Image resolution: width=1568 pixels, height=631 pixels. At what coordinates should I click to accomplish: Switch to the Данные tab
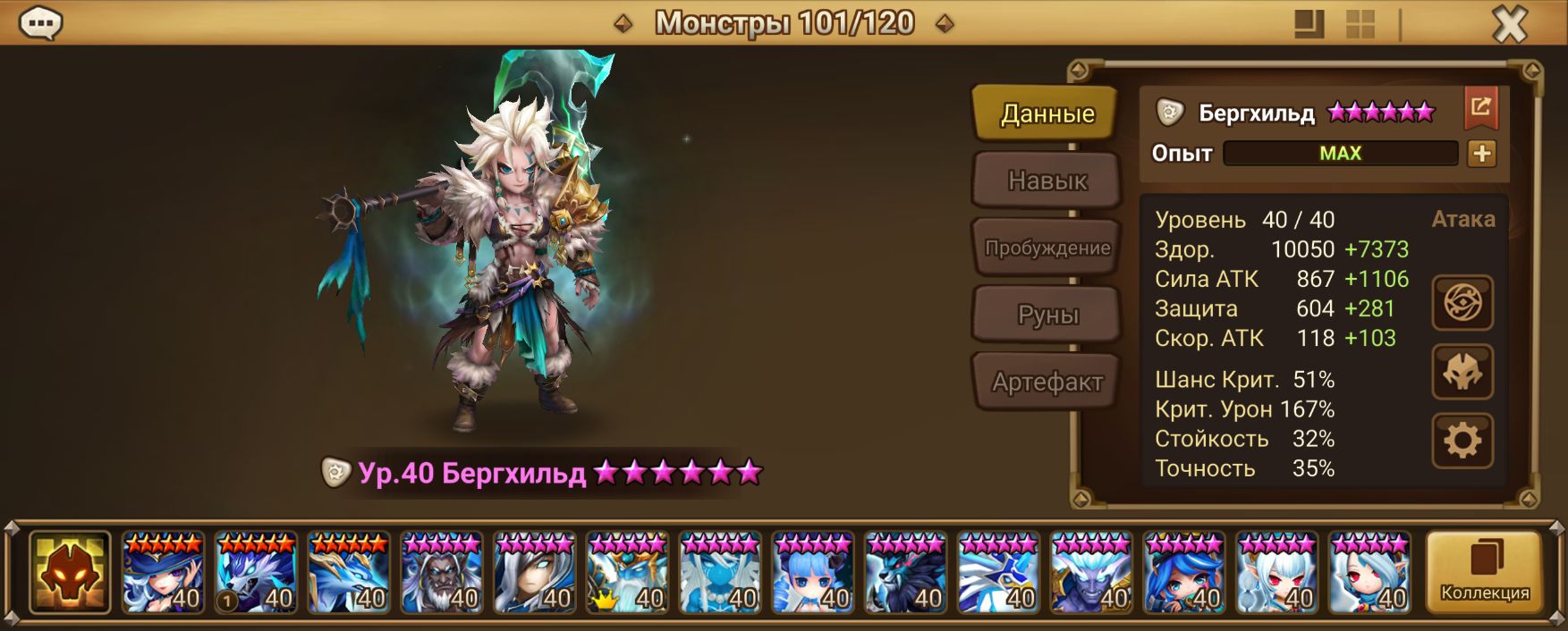point(1047,114)
